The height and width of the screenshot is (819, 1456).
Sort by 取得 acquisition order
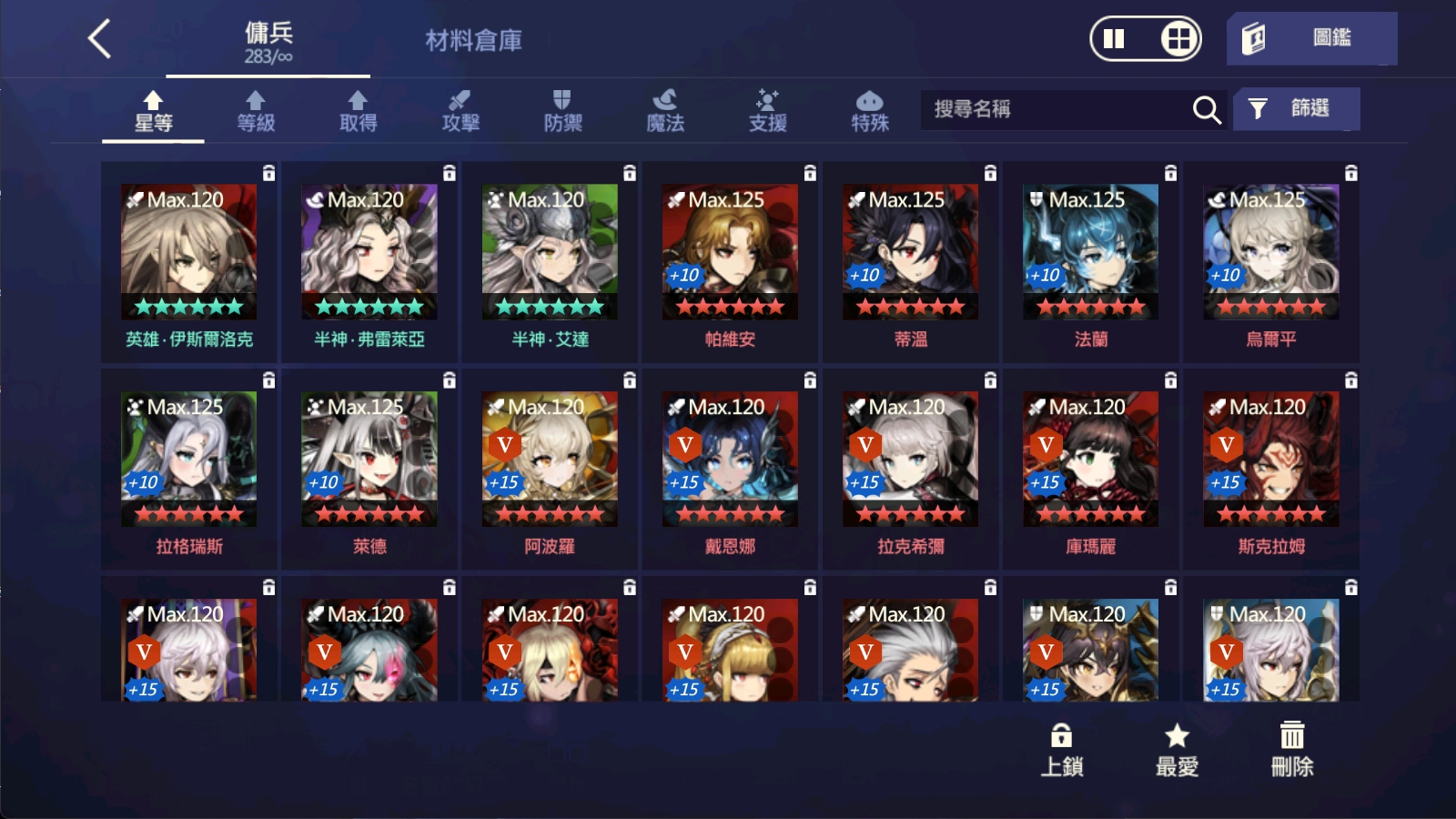coord(358,109)
